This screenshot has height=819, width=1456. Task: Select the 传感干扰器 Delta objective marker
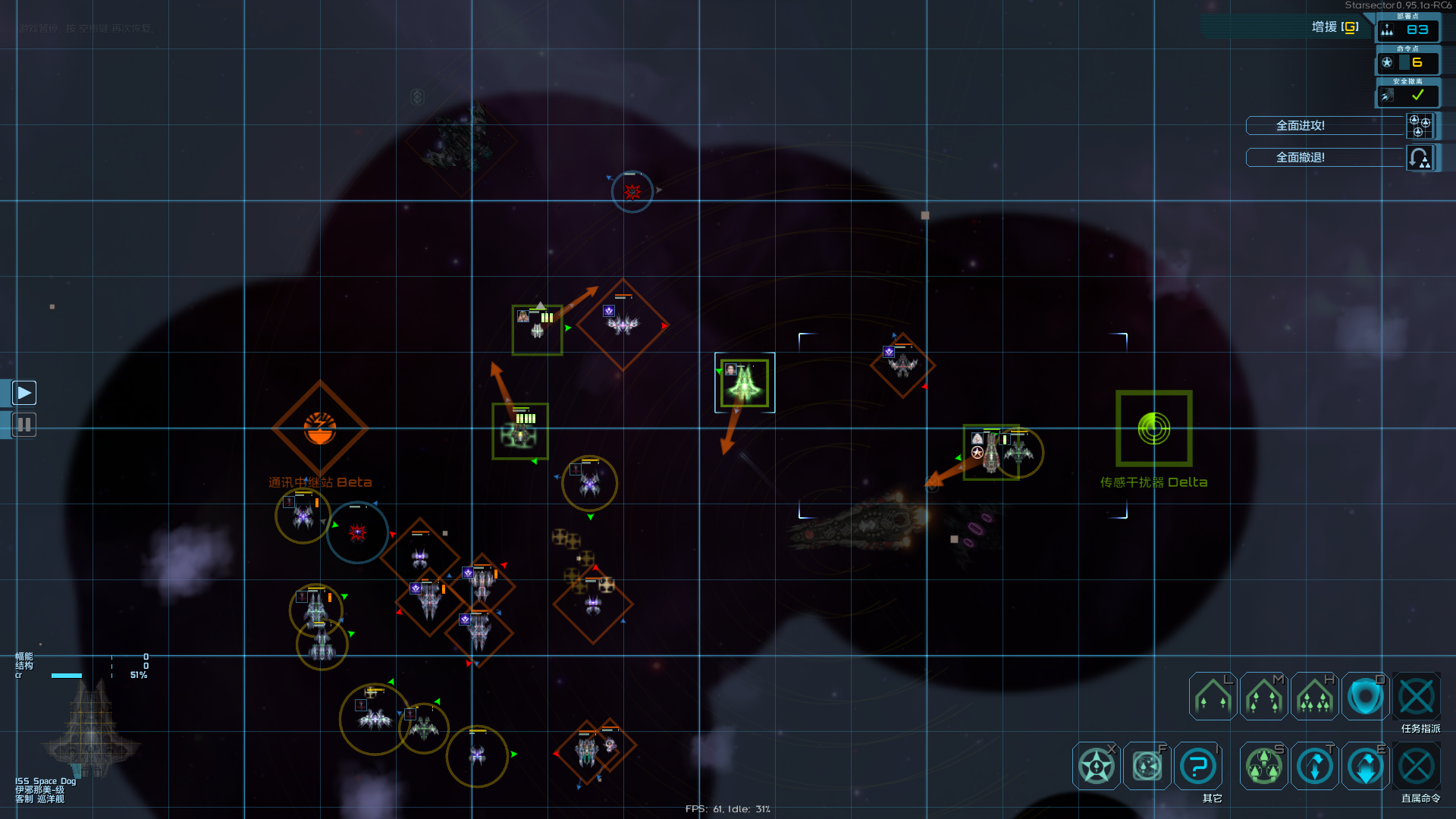point(1153,428)
